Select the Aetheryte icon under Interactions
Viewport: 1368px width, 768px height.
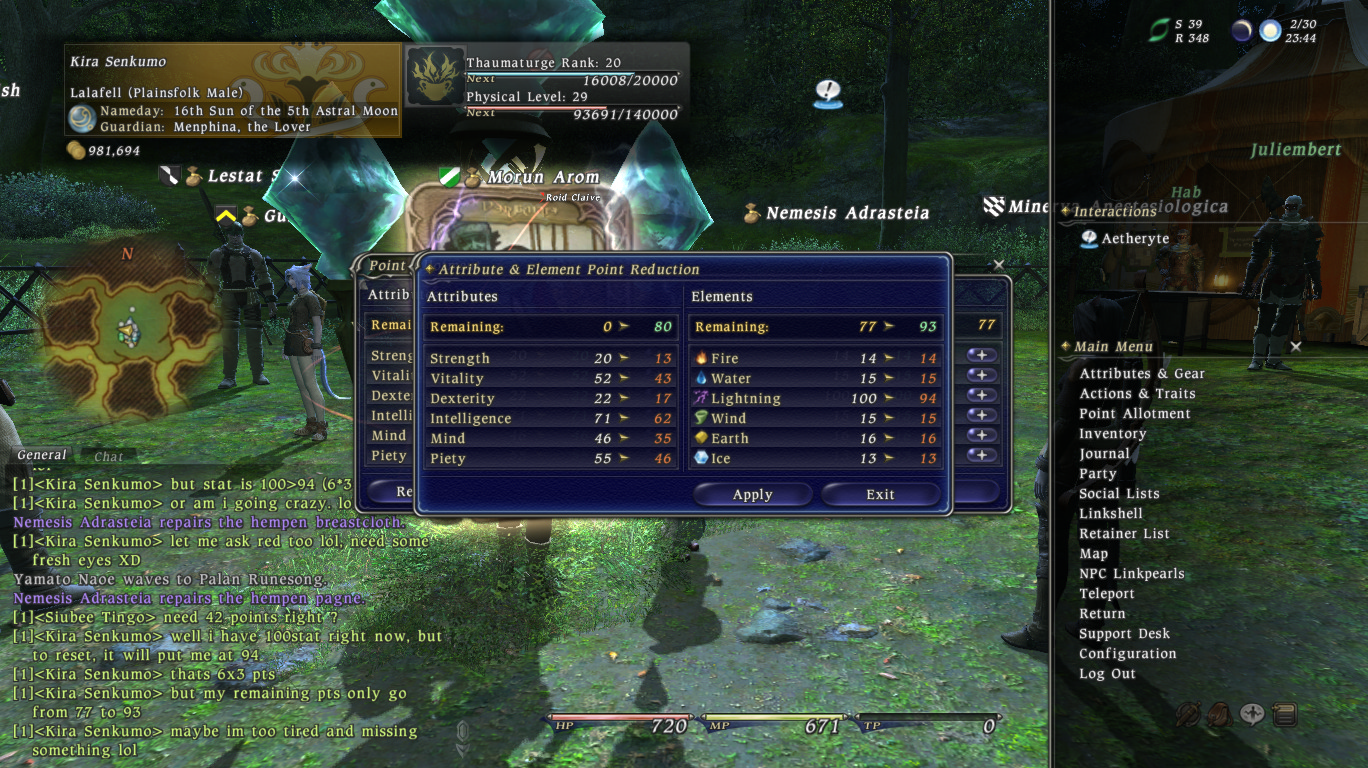pos(1088,239)
